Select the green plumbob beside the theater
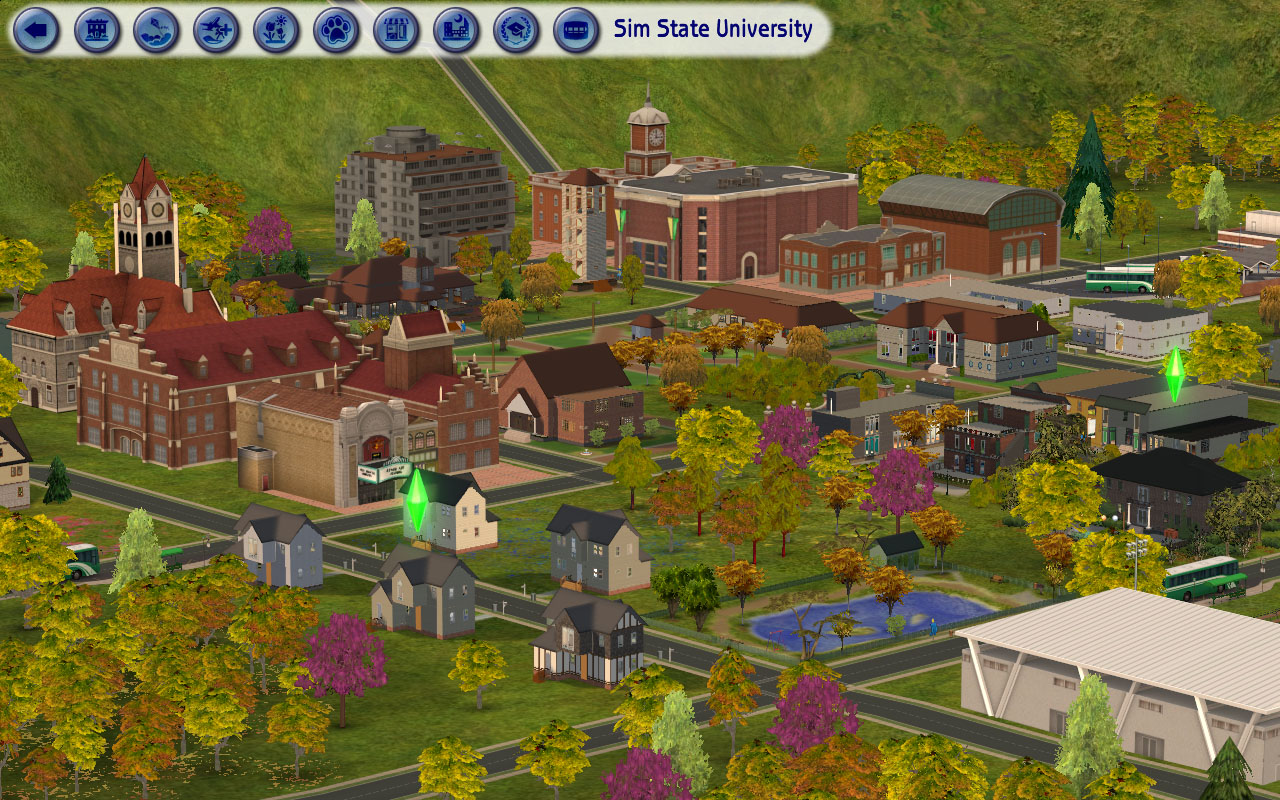 click(x=416, y=501)
